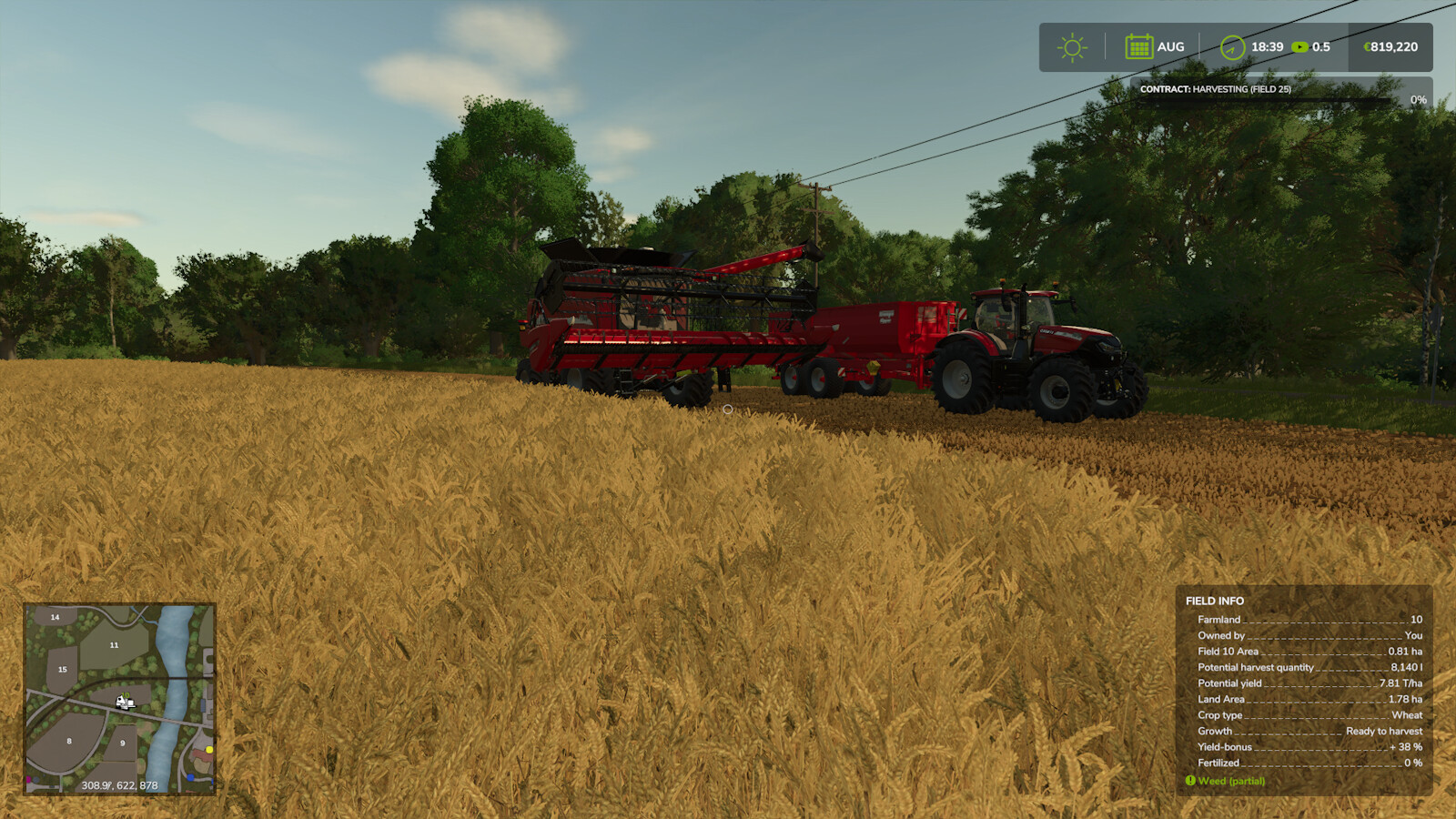Click the yellow point of interest on minimap
Image resolution: width=1456 pixels, height=819 pixels.
point(209,750)
